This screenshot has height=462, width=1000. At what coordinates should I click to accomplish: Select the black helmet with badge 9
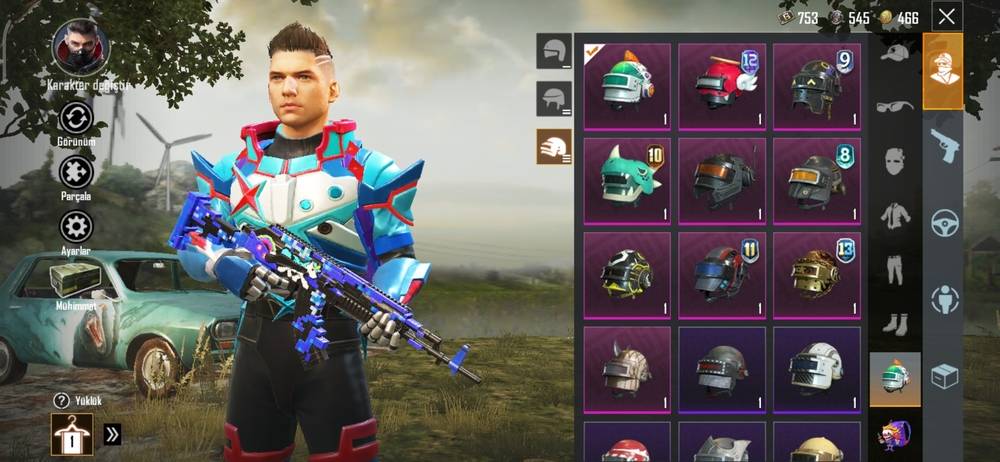tap(816, 86)
